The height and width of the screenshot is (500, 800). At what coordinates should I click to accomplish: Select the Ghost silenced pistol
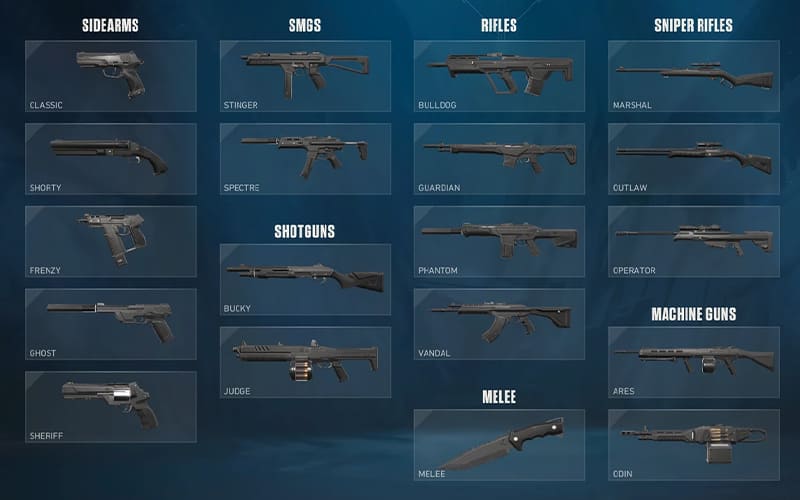110,325
